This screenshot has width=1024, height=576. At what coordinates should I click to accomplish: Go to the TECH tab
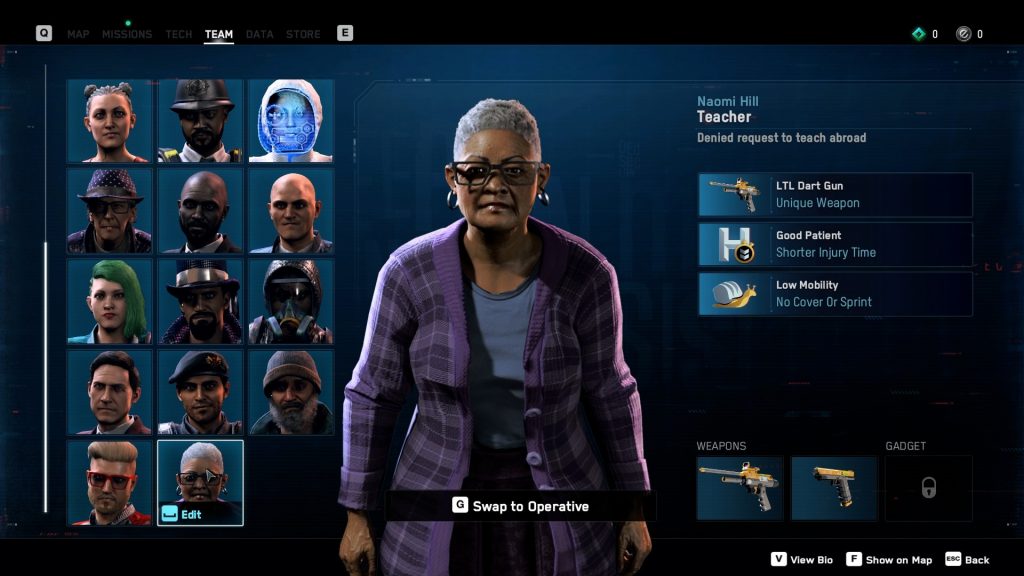(x=179, y=34)
